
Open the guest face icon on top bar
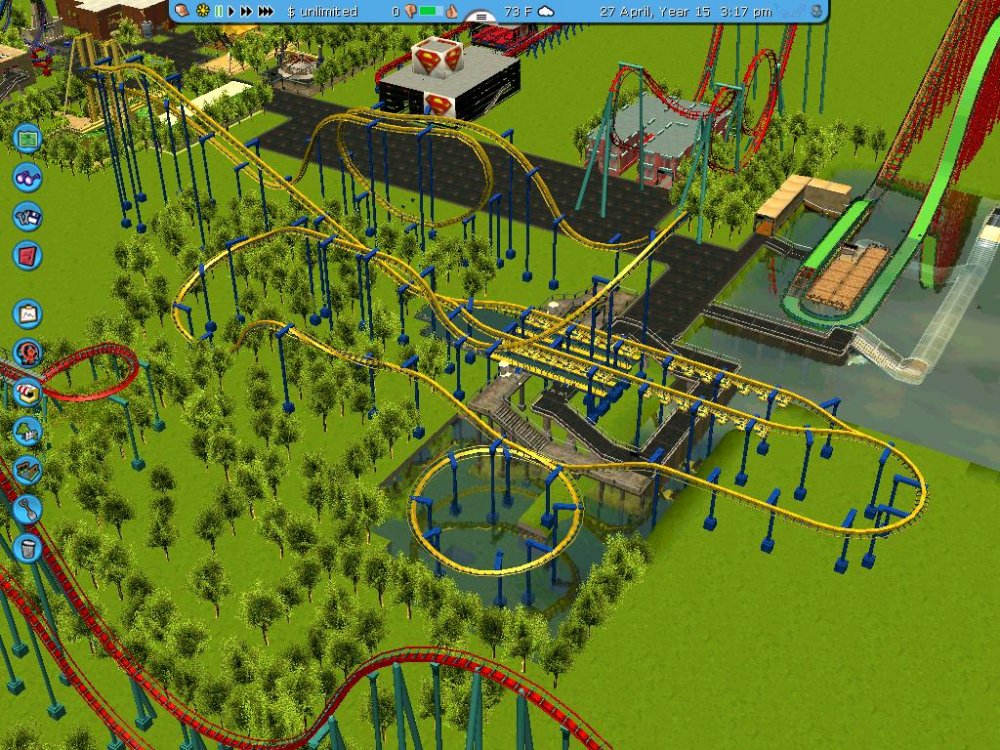click(x=184, y=11)
